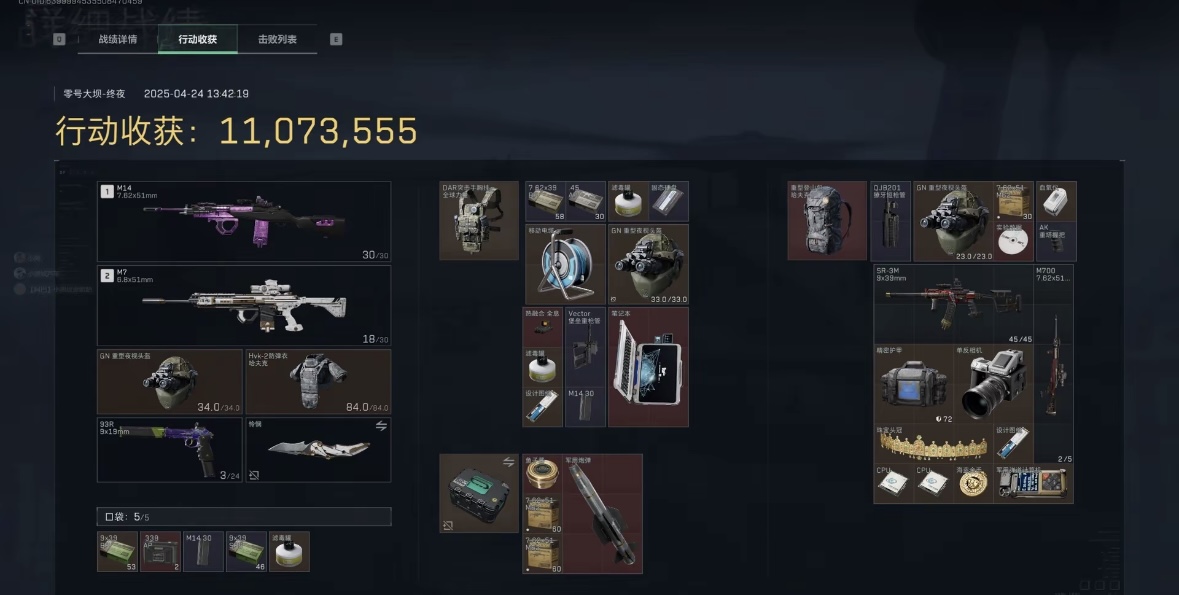
Task: Select the SR-3M rifle in backpack
Action: (952, 304)
